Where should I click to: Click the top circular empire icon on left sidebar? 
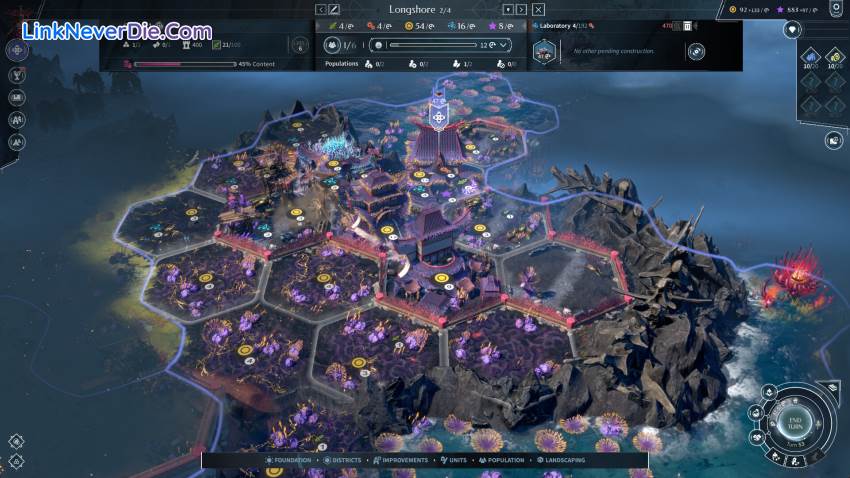(17, 49)
